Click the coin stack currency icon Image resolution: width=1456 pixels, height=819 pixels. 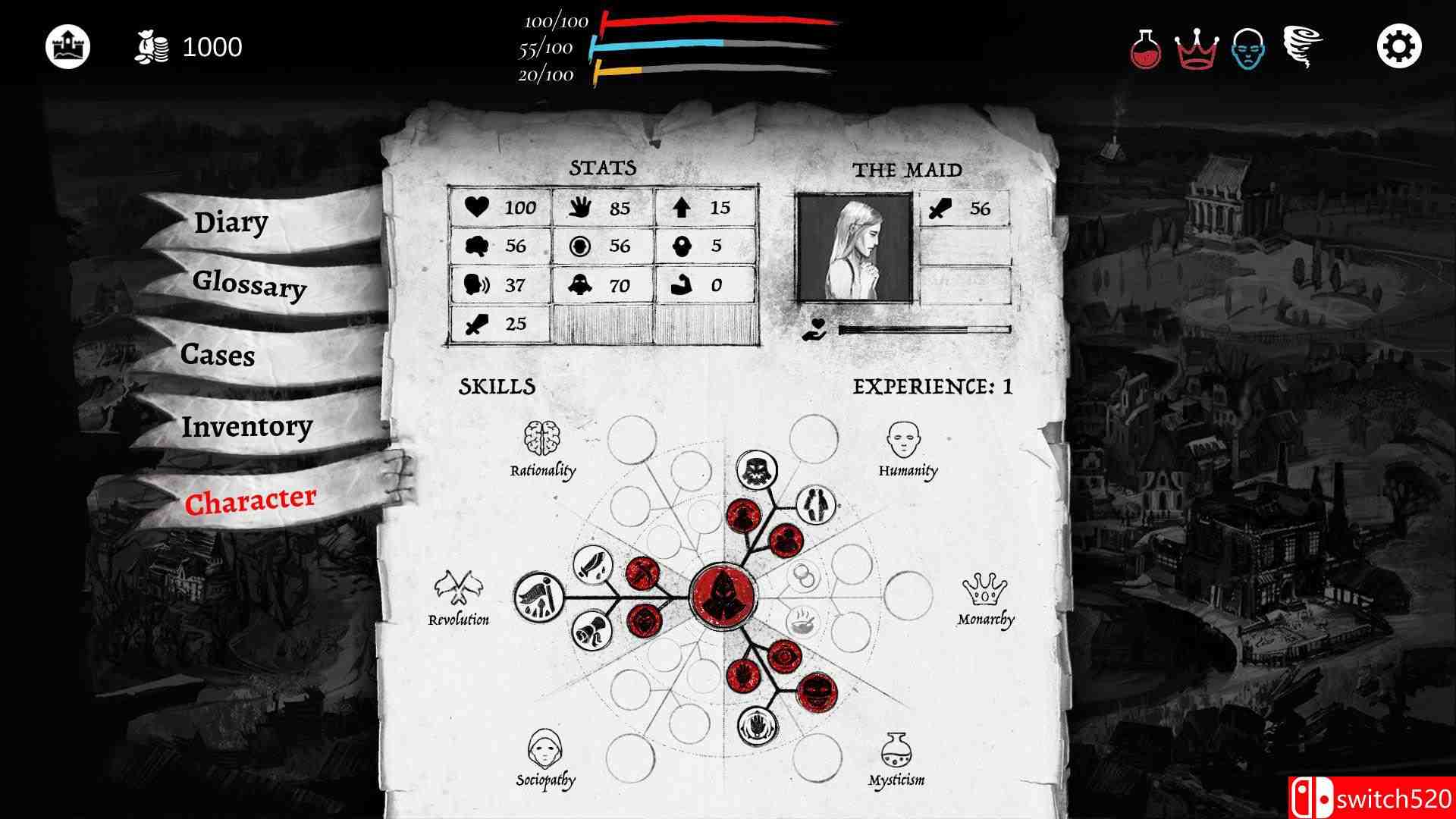(151, 47)
